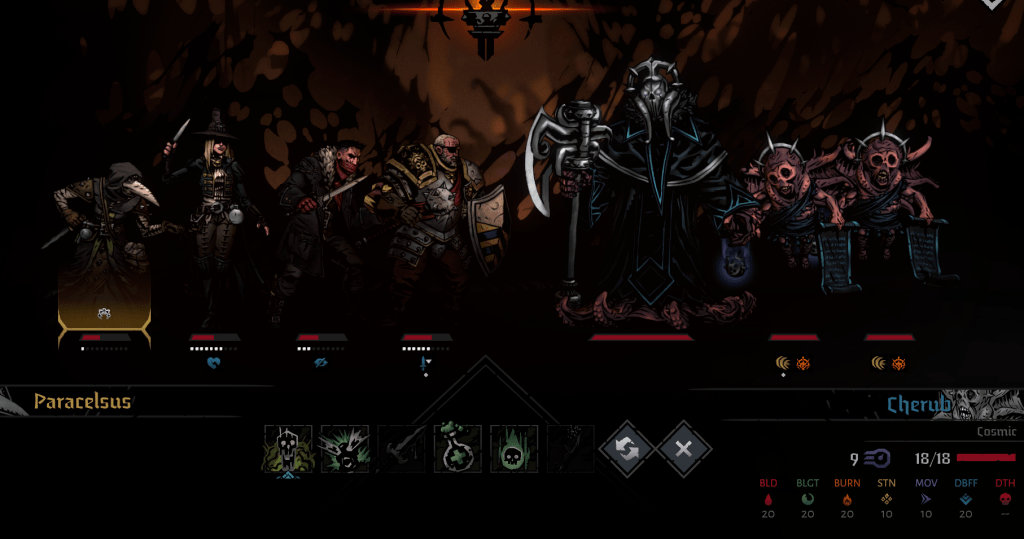Use the skull and green cloud skill
The width and height of the screenshot is (1024, 539).
tap(289, 448)
